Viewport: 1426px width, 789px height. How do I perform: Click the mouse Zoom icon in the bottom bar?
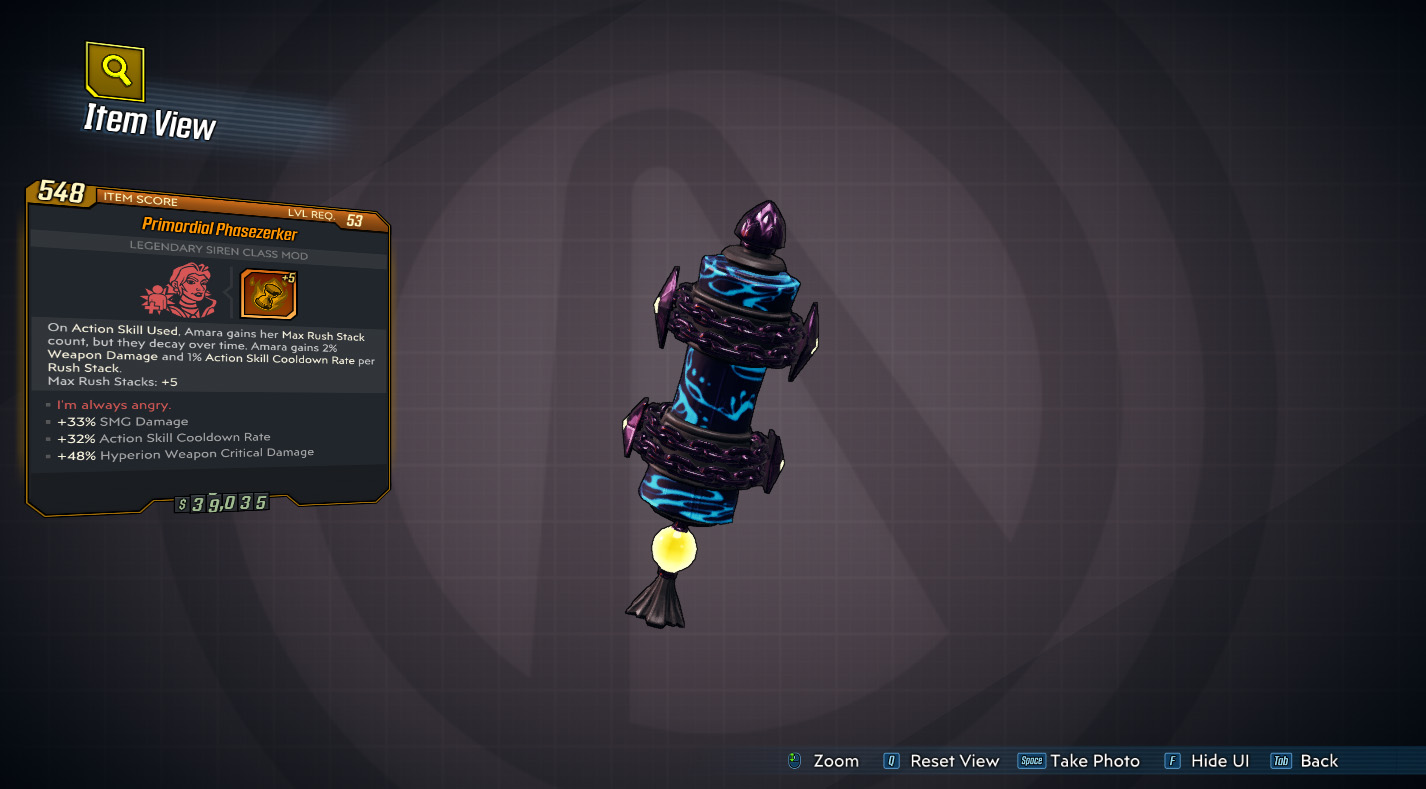tap(795, 761)
